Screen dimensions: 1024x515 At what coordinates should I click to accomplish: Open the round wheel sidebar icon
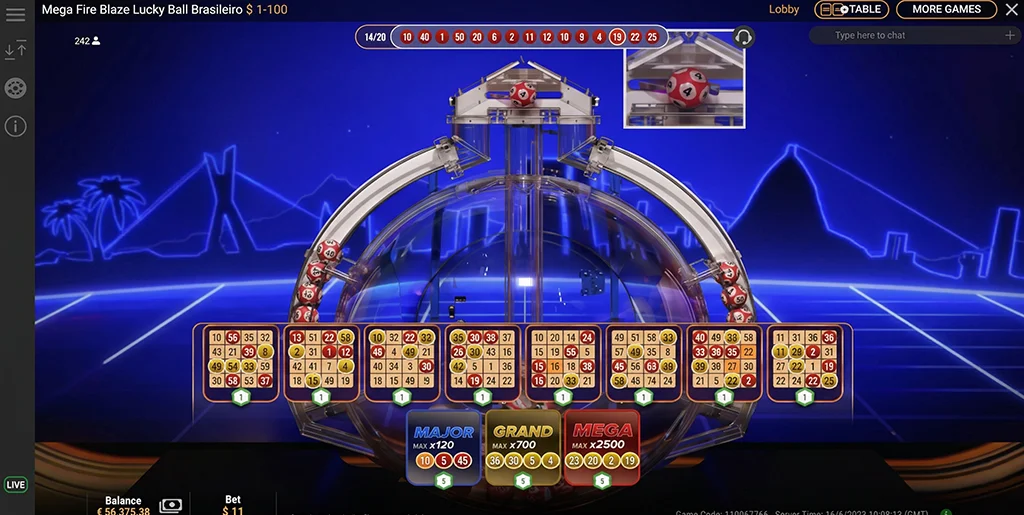[16, 88]
